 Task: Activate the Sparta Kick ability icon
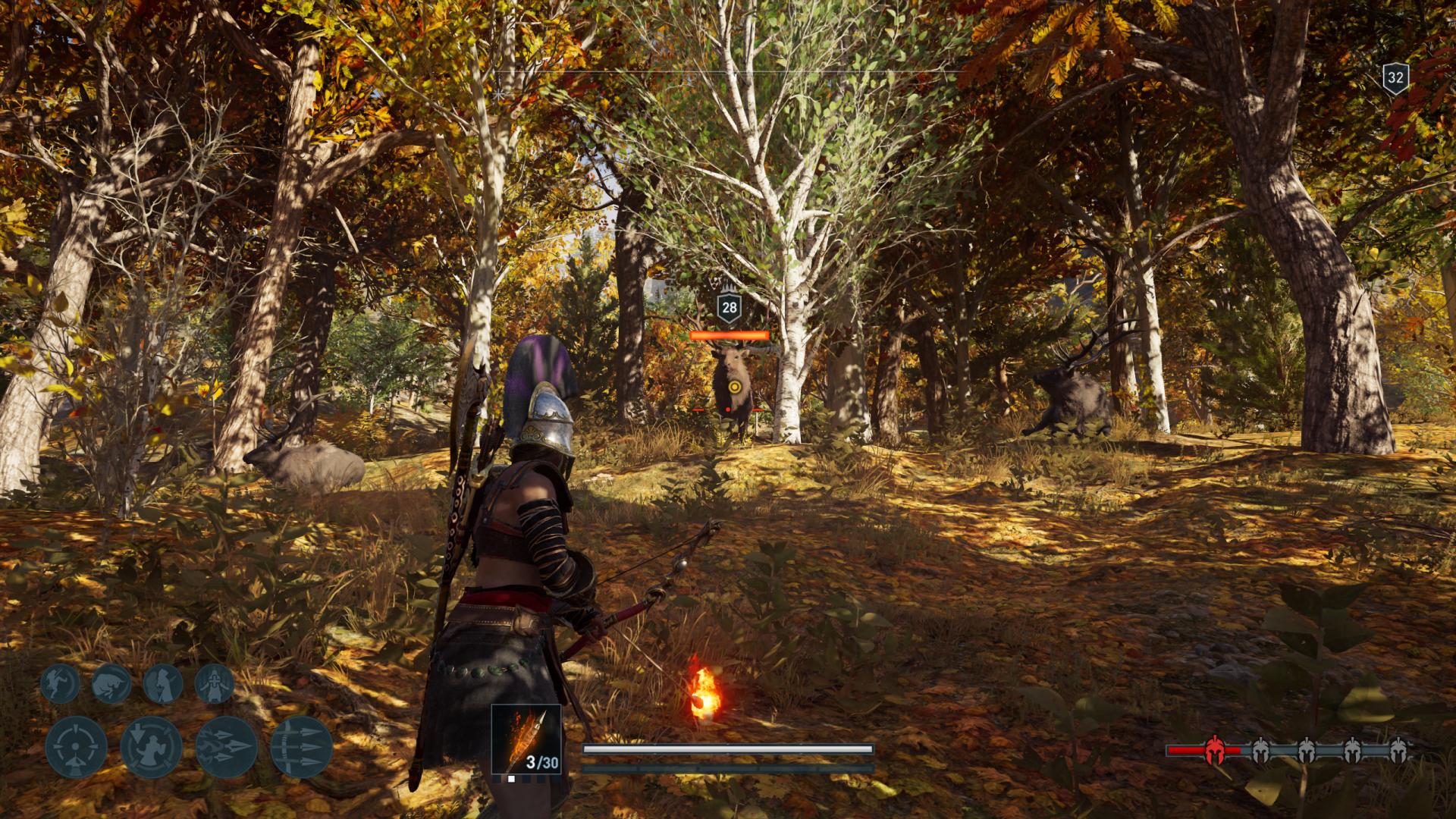click(x=60, y=683)
